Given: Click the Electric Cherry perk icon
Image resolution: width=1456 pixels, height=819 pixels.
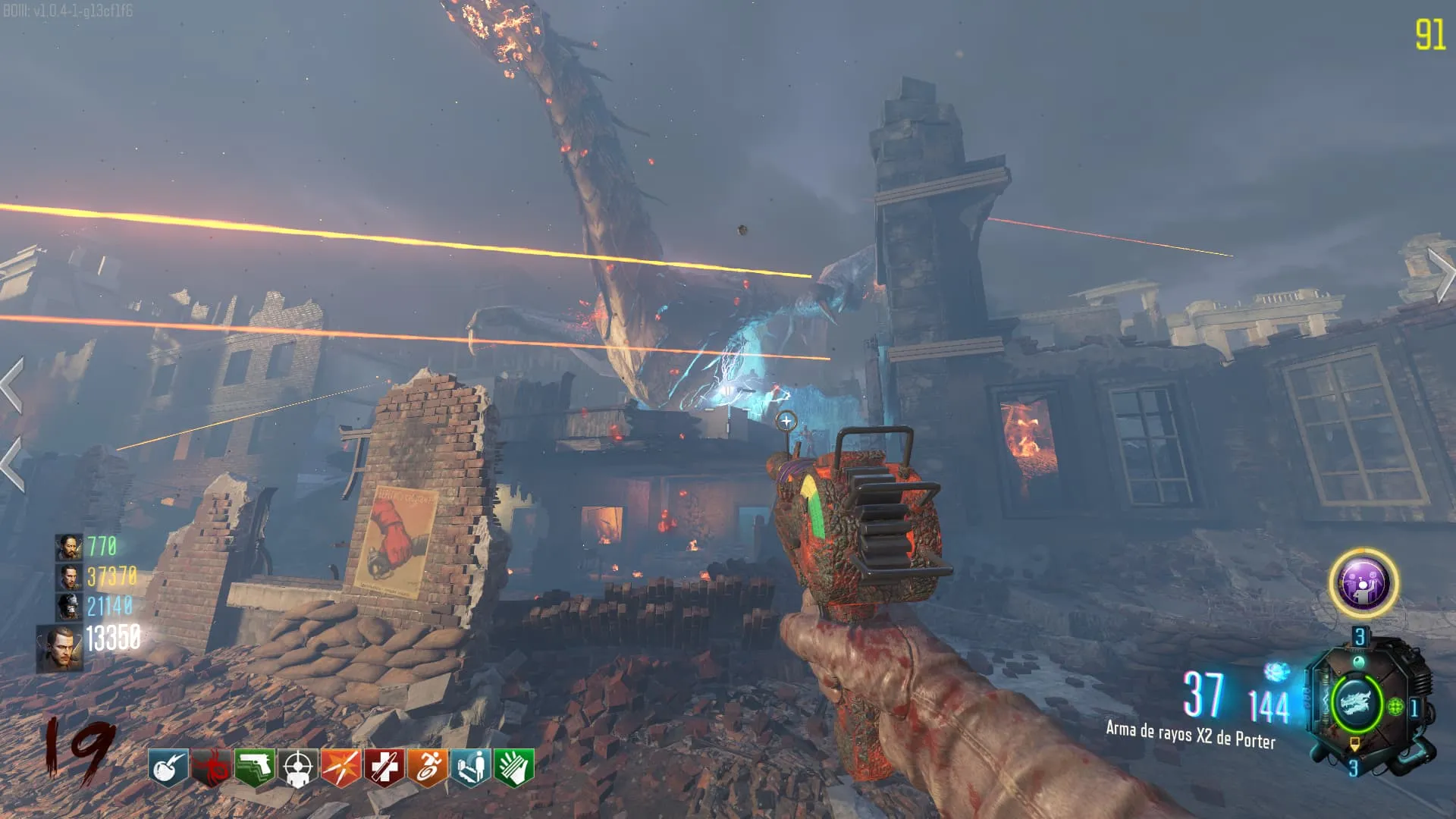Looking at the screenshot, I should pyautogui.click(x=168, y=768).
